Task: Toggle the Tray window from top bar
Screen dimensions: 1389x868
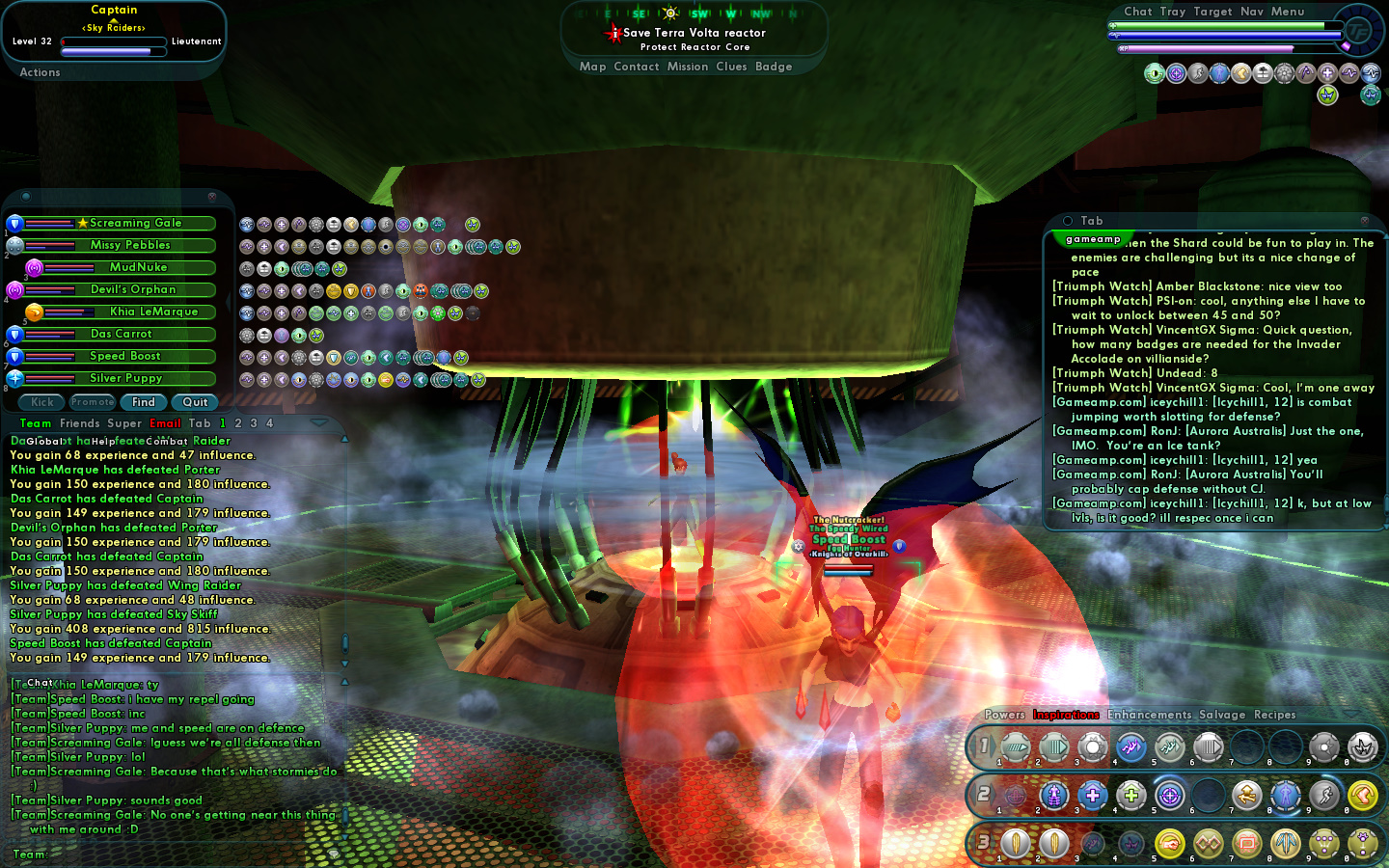Action: (x=1173, y=12)
